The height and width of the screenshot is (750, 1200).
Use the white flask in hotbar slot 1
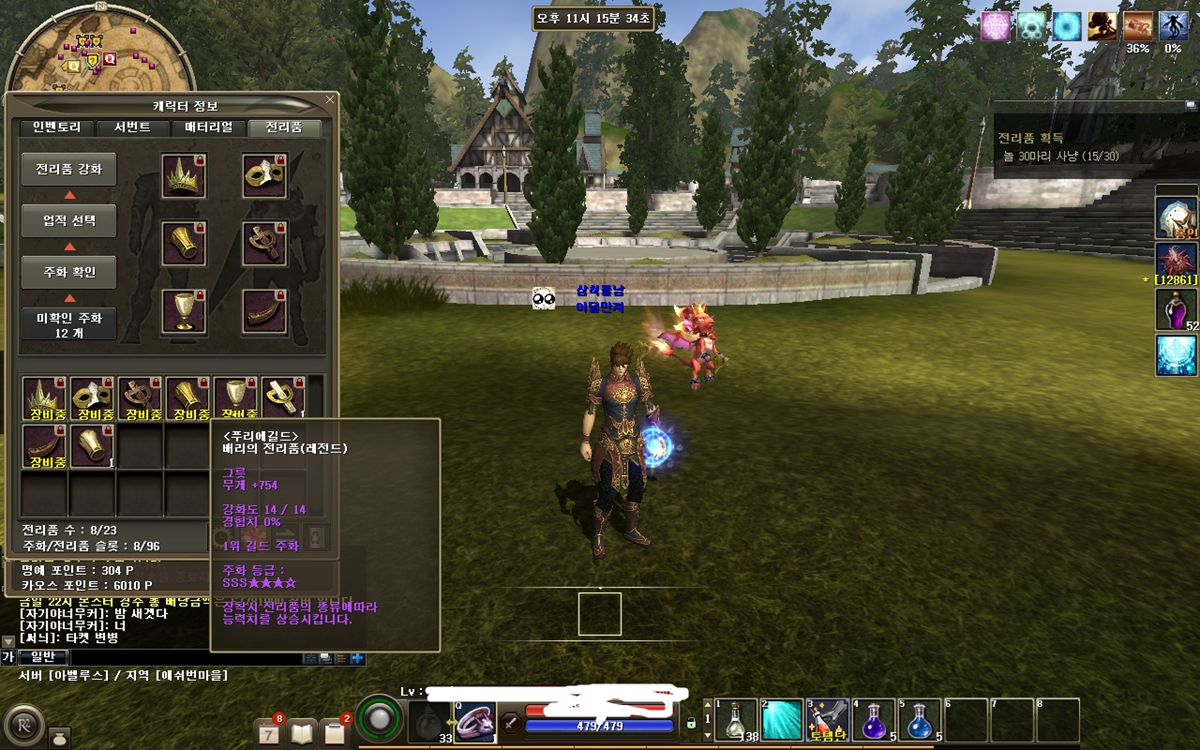pyautogui.click(x=735, y=720)
